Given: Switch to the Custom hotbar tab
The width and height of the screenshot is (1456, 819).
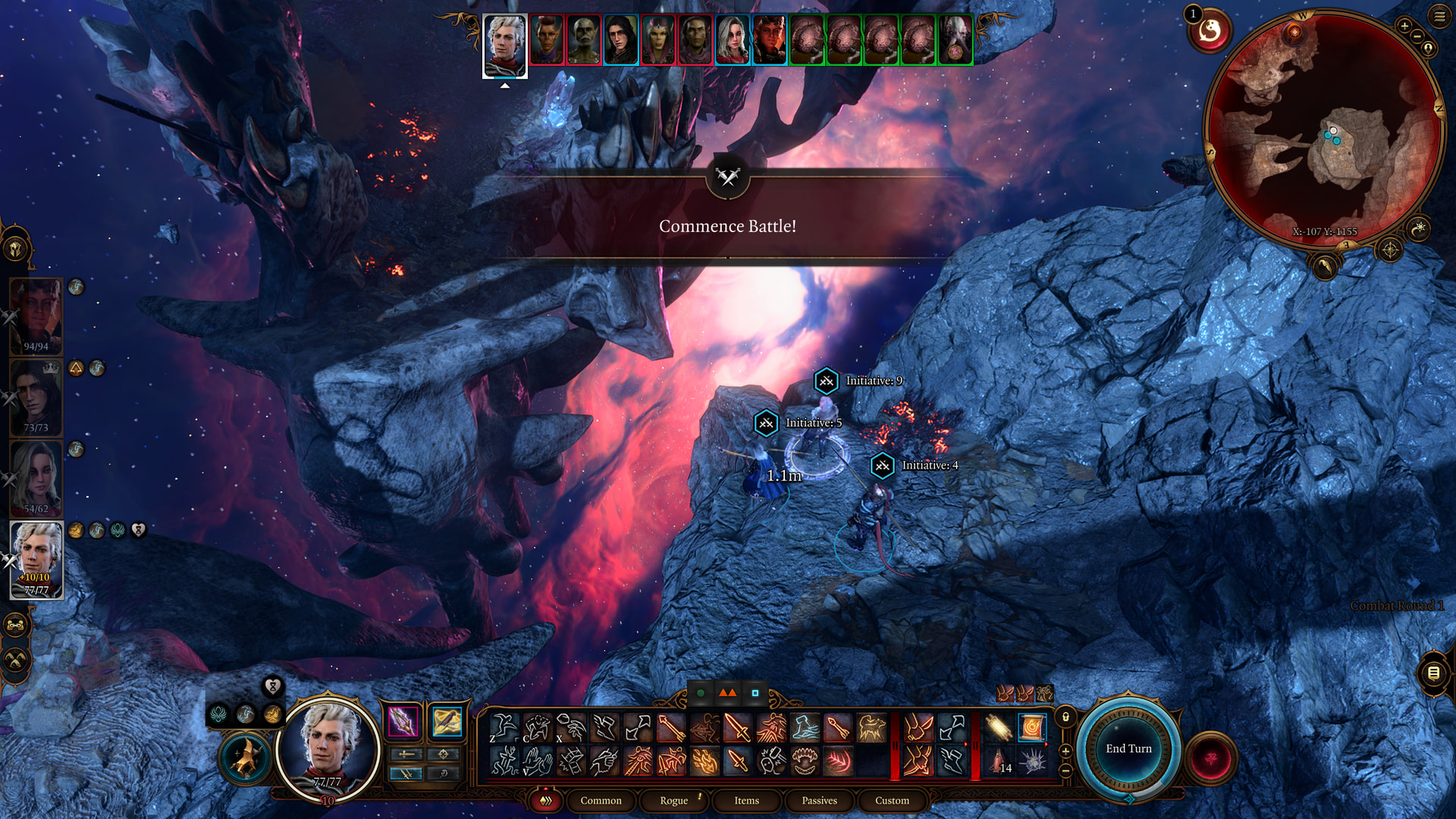Looking at the screenshot, I should [x=892, y=800].
